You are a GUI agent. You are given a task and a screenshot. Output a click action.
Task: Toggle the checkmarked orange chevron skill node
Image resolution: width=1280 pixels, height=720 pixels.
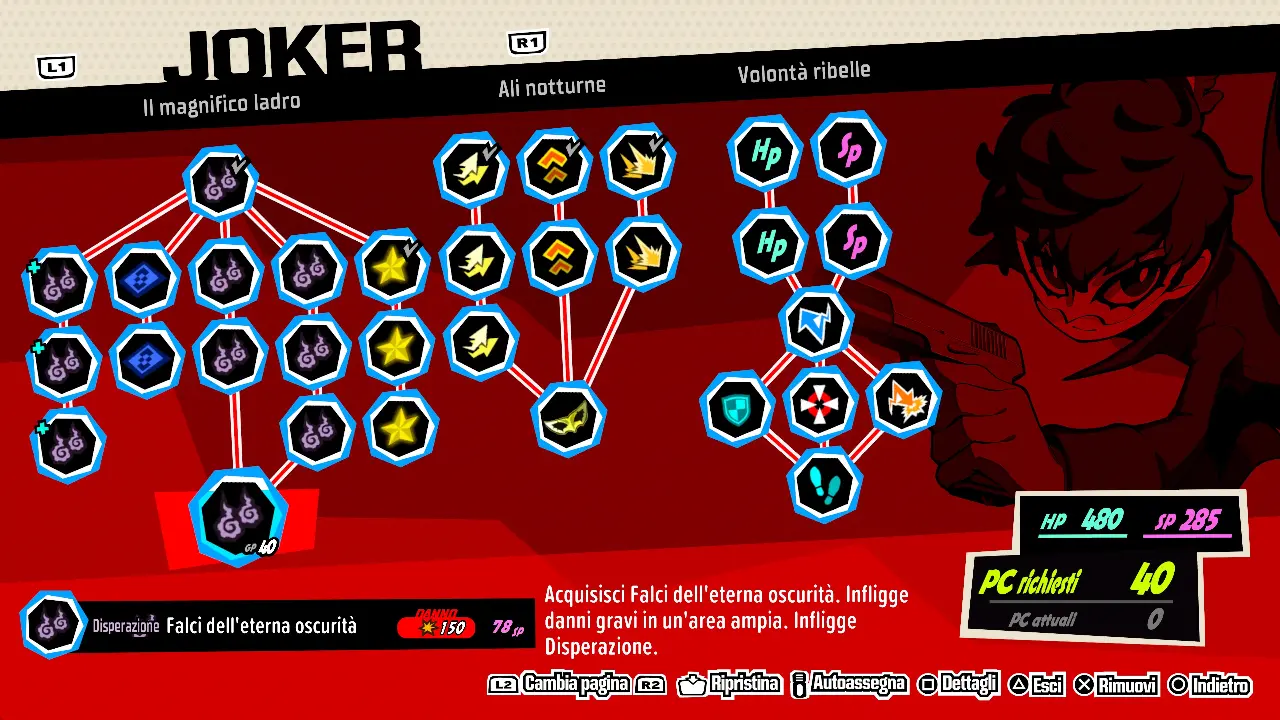tap(554, 167)
